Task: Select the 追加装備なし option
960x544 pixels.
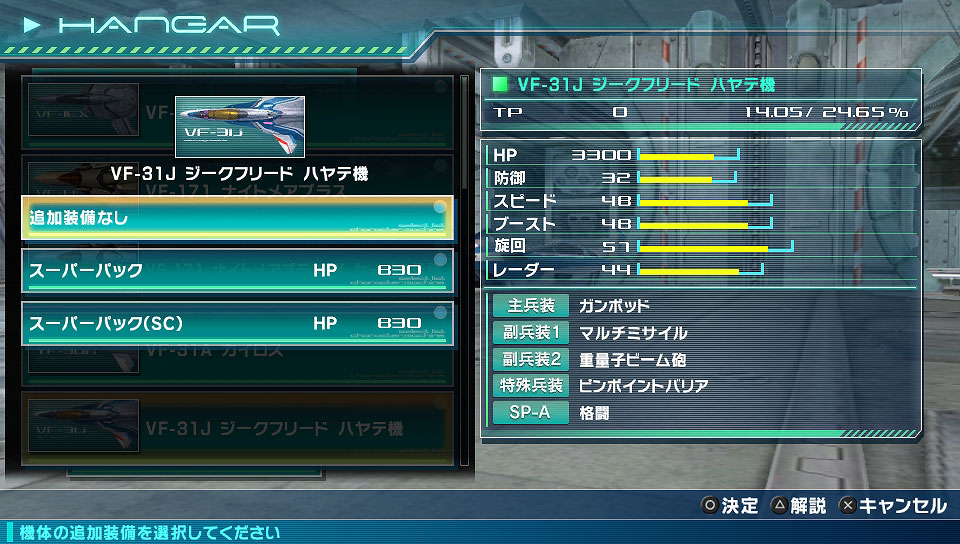Action: click(238, 218)
